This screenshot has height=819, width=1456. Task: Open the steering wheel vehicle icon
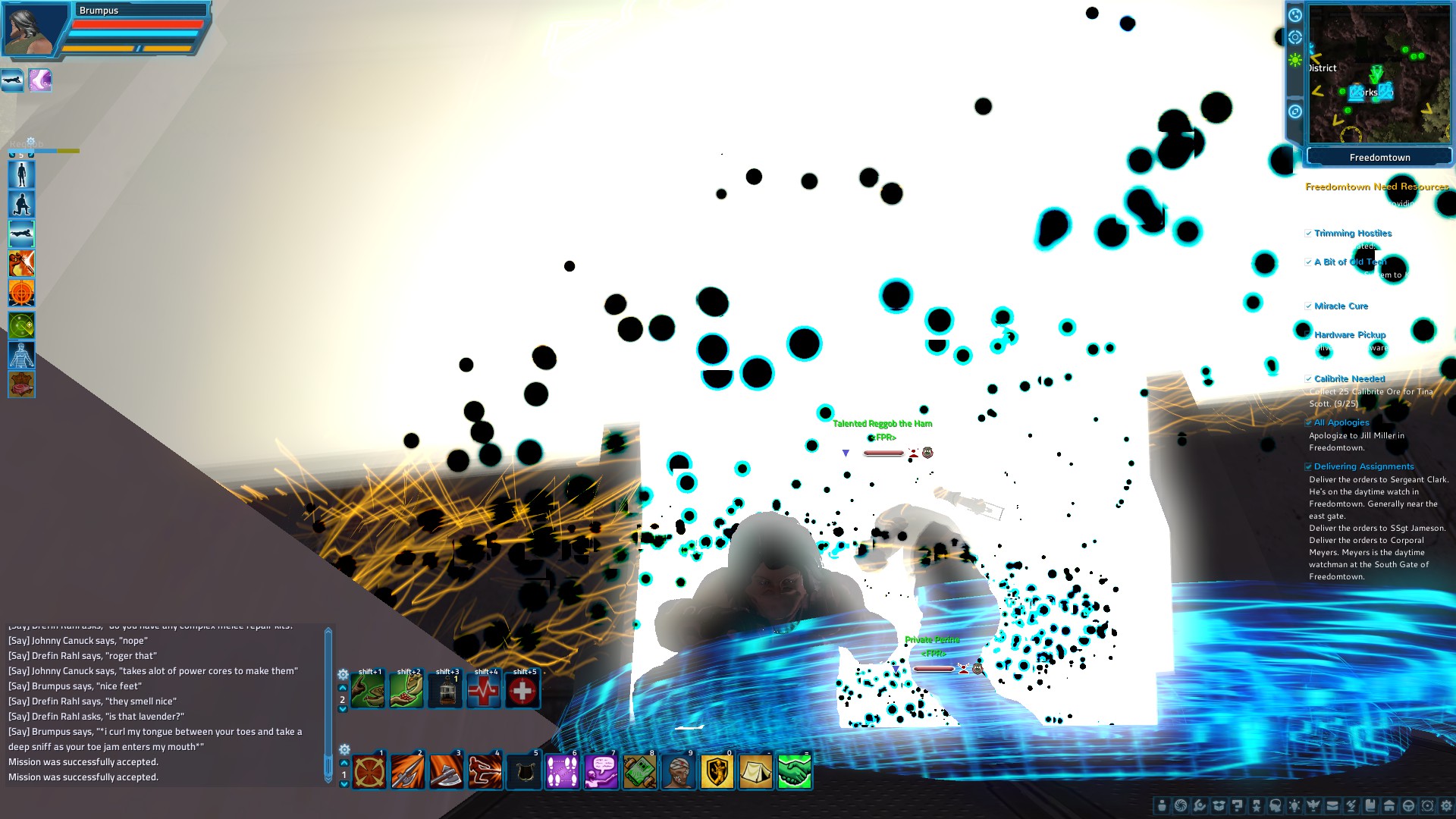[x=1407, y=805]
